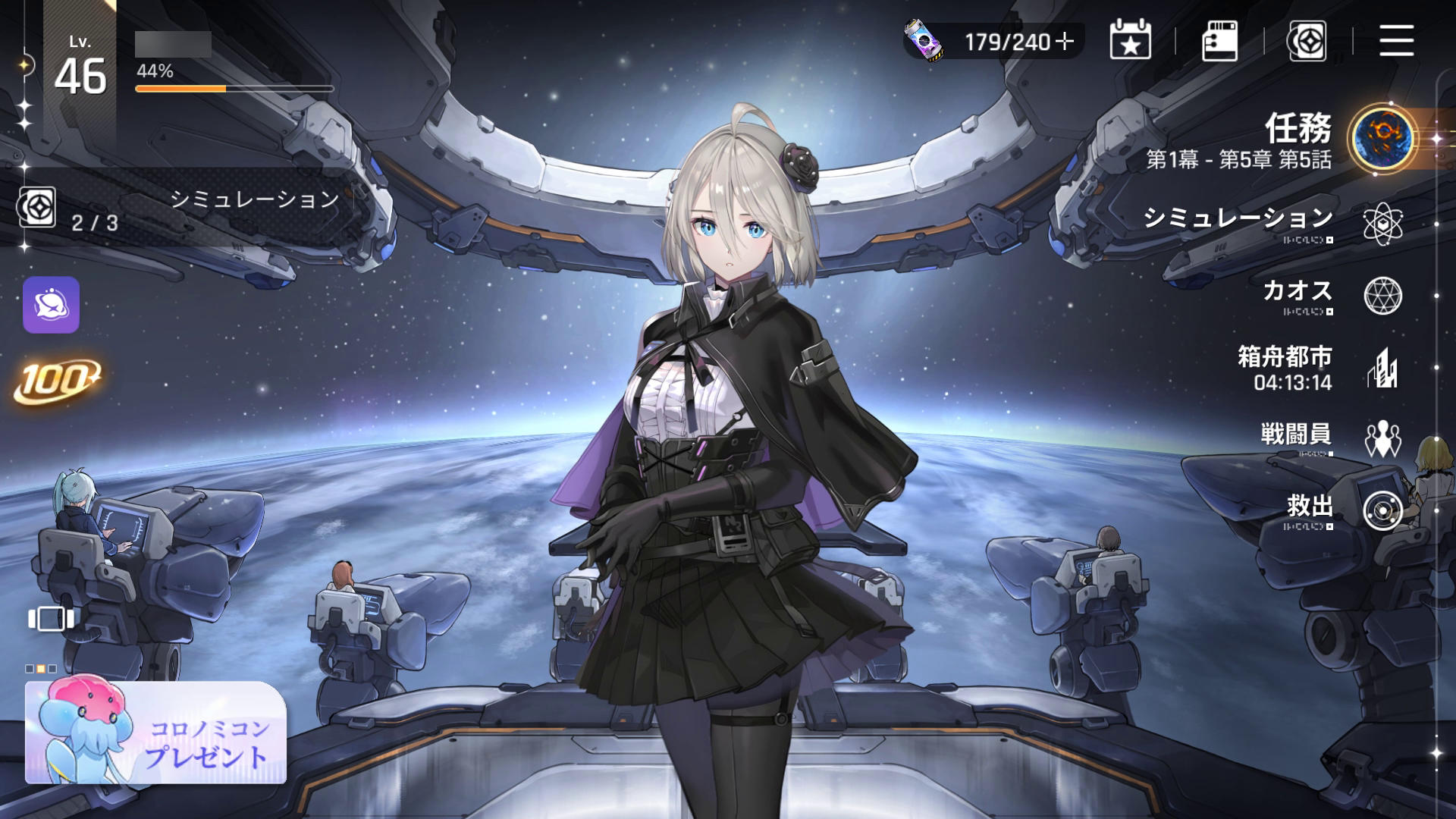Open the コロノミコン プレゼント banner
The width and height of the screenshot is (1456, 819).
(156, 733)
